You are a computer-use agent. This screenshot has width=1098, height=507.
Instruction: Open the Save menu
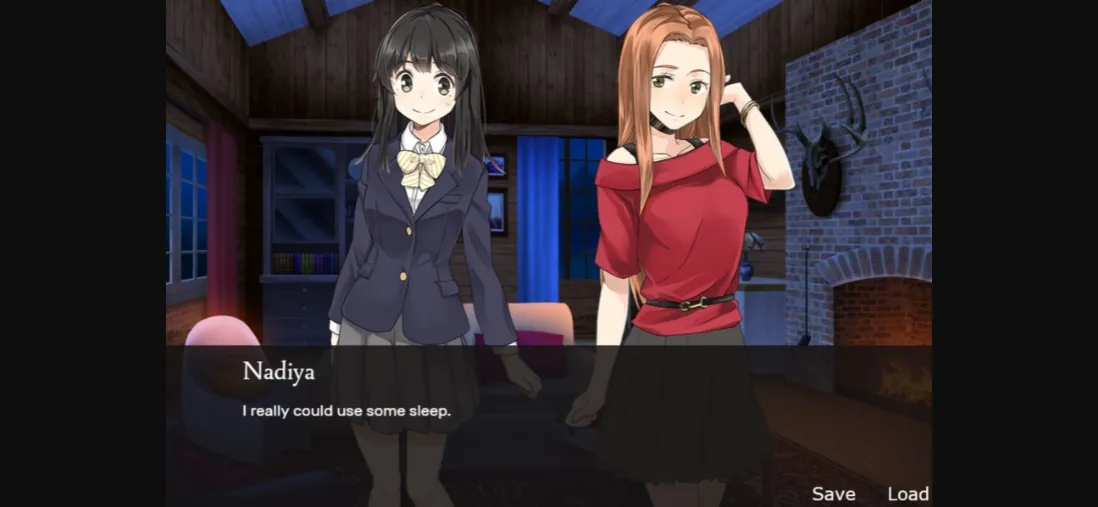pos(833,494)
